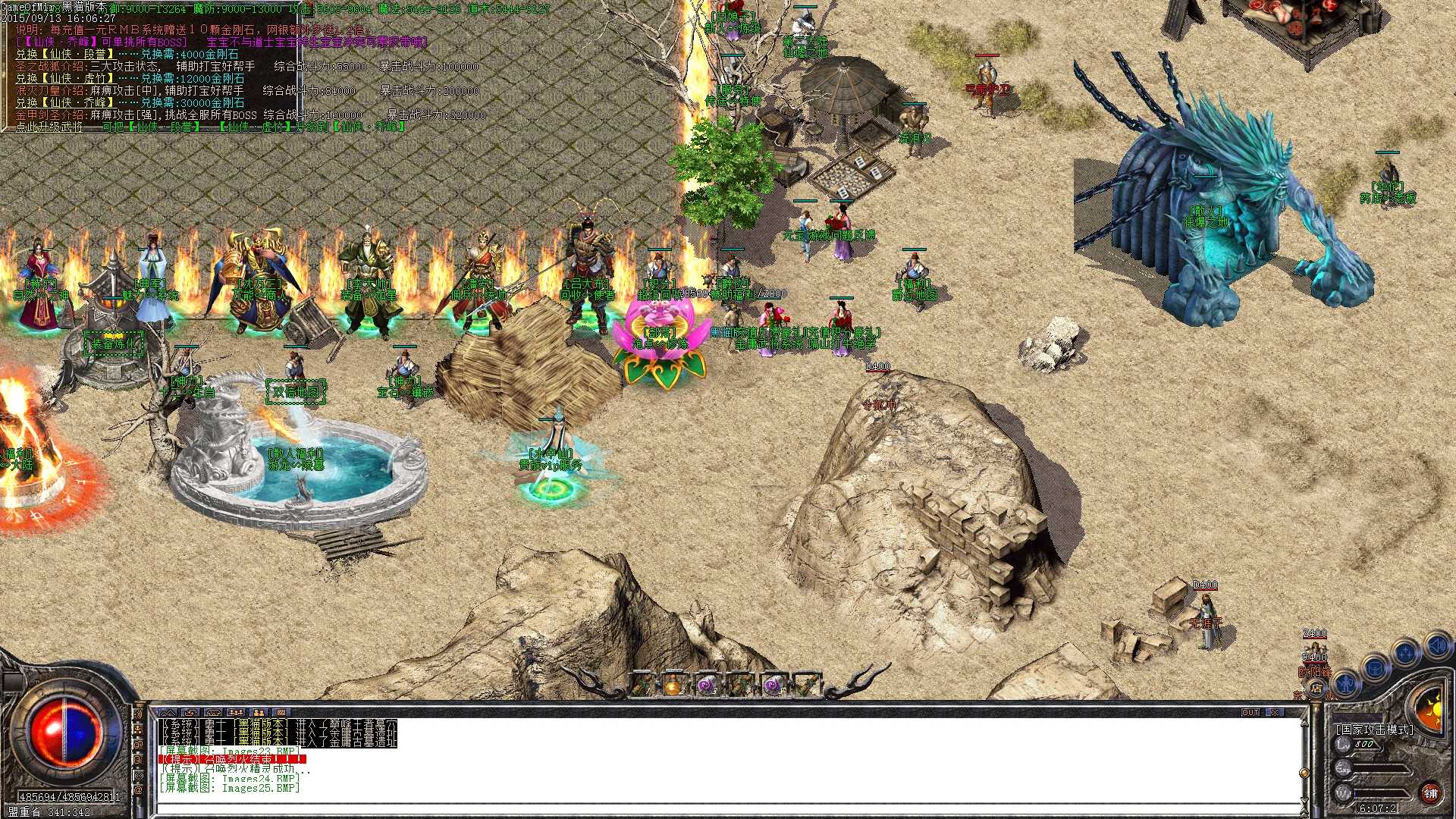This screenshot has width=1456, height=819.
Task: Click the mountain-shaped chat toolbar icon
Action: [x=168, y=712]
